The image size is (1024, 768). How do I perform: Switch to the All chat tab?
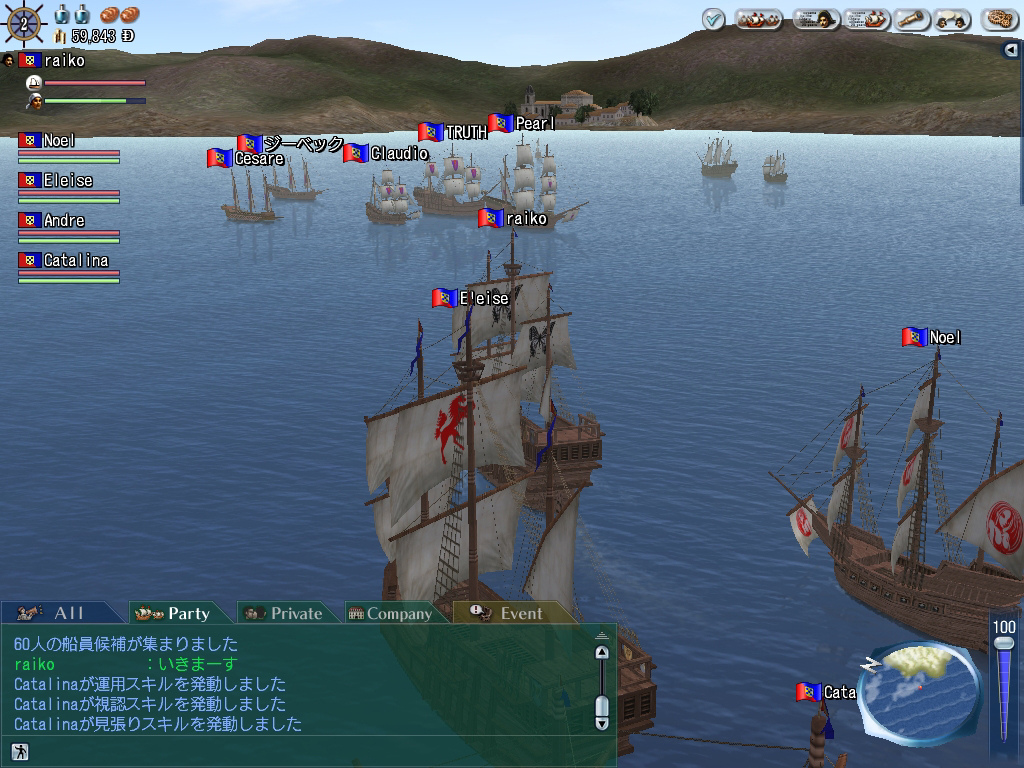coord(60,613)
